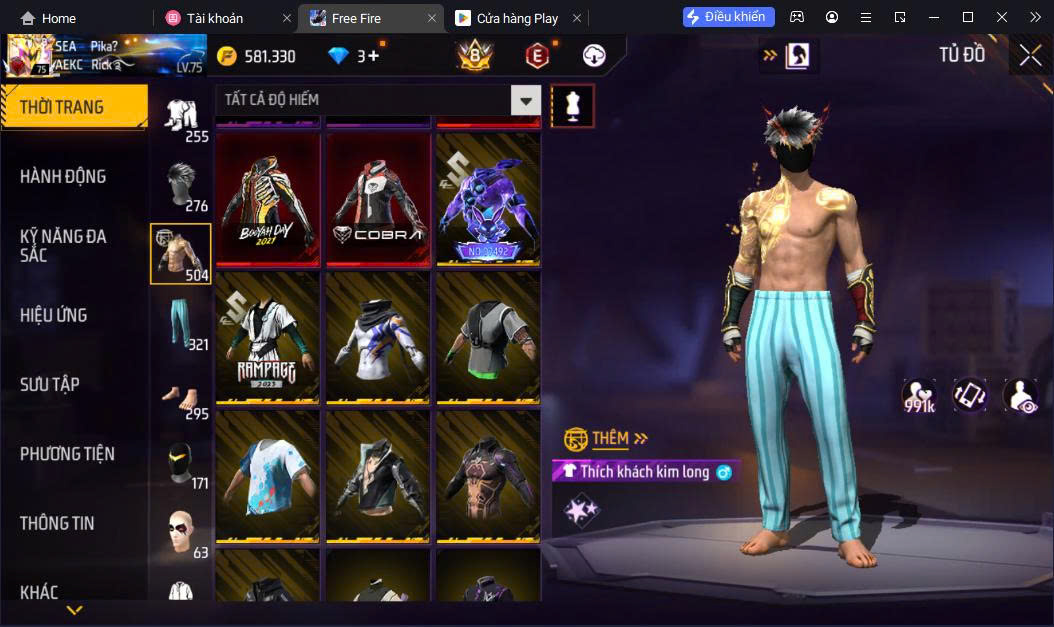The image size is (1054, 627).
Task: Select the Hiệu Ứng category
Action: 54,315
